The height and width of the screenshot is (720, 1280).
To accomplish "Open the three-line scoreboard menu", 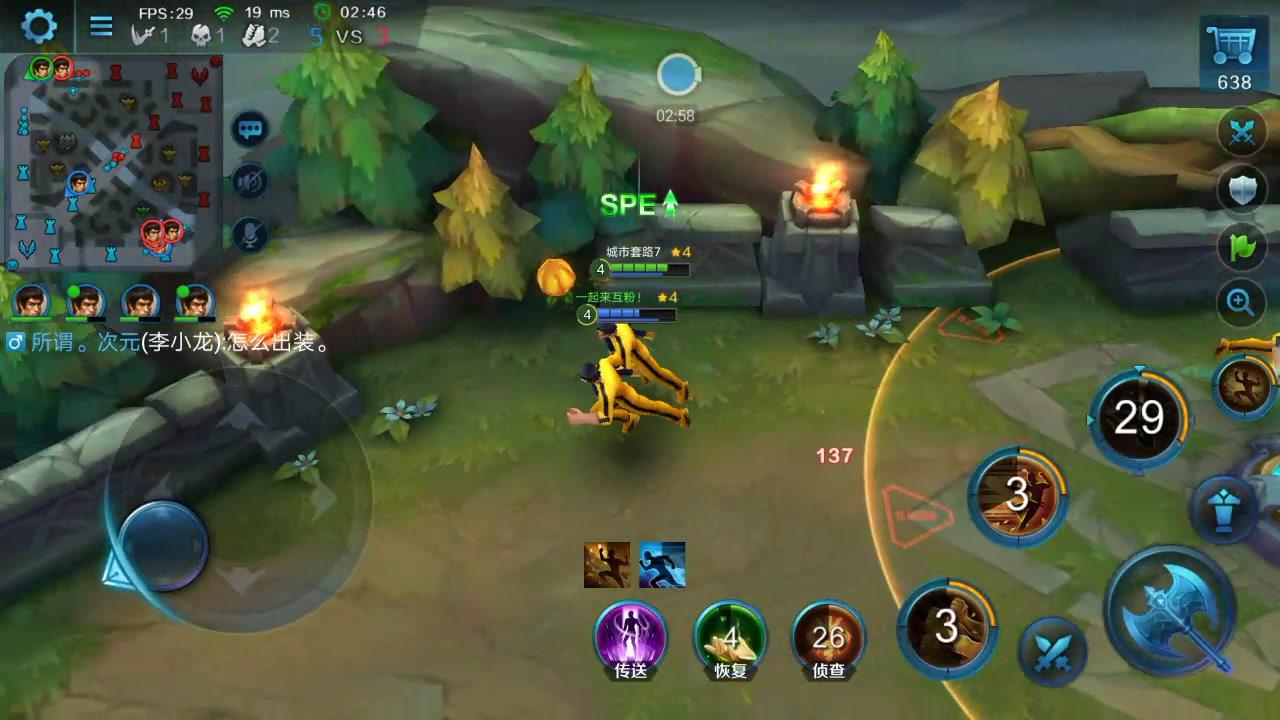I will pos(101,26).
